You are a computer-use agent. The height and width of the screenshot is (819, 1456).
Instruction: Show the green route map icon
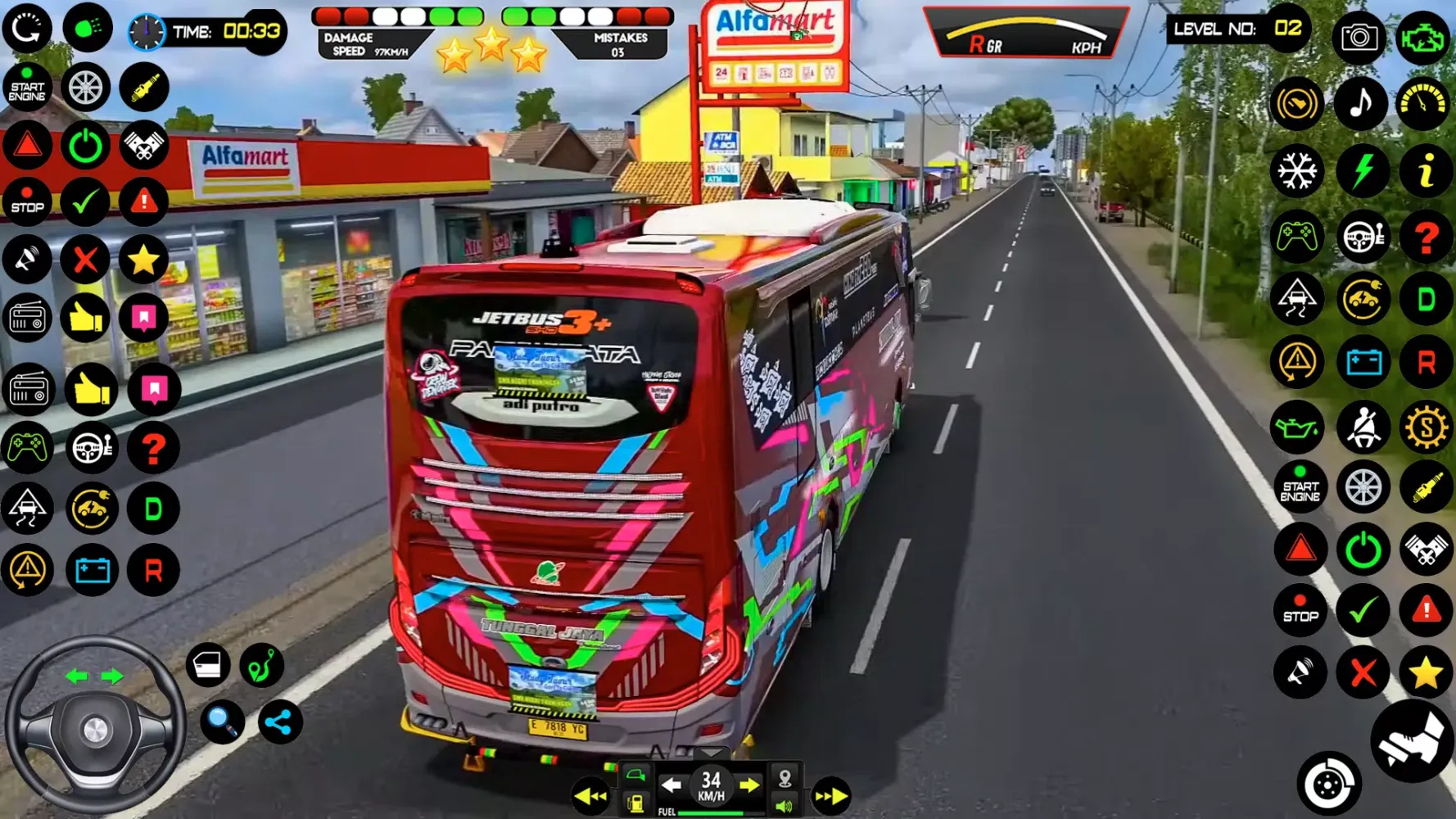261,665
